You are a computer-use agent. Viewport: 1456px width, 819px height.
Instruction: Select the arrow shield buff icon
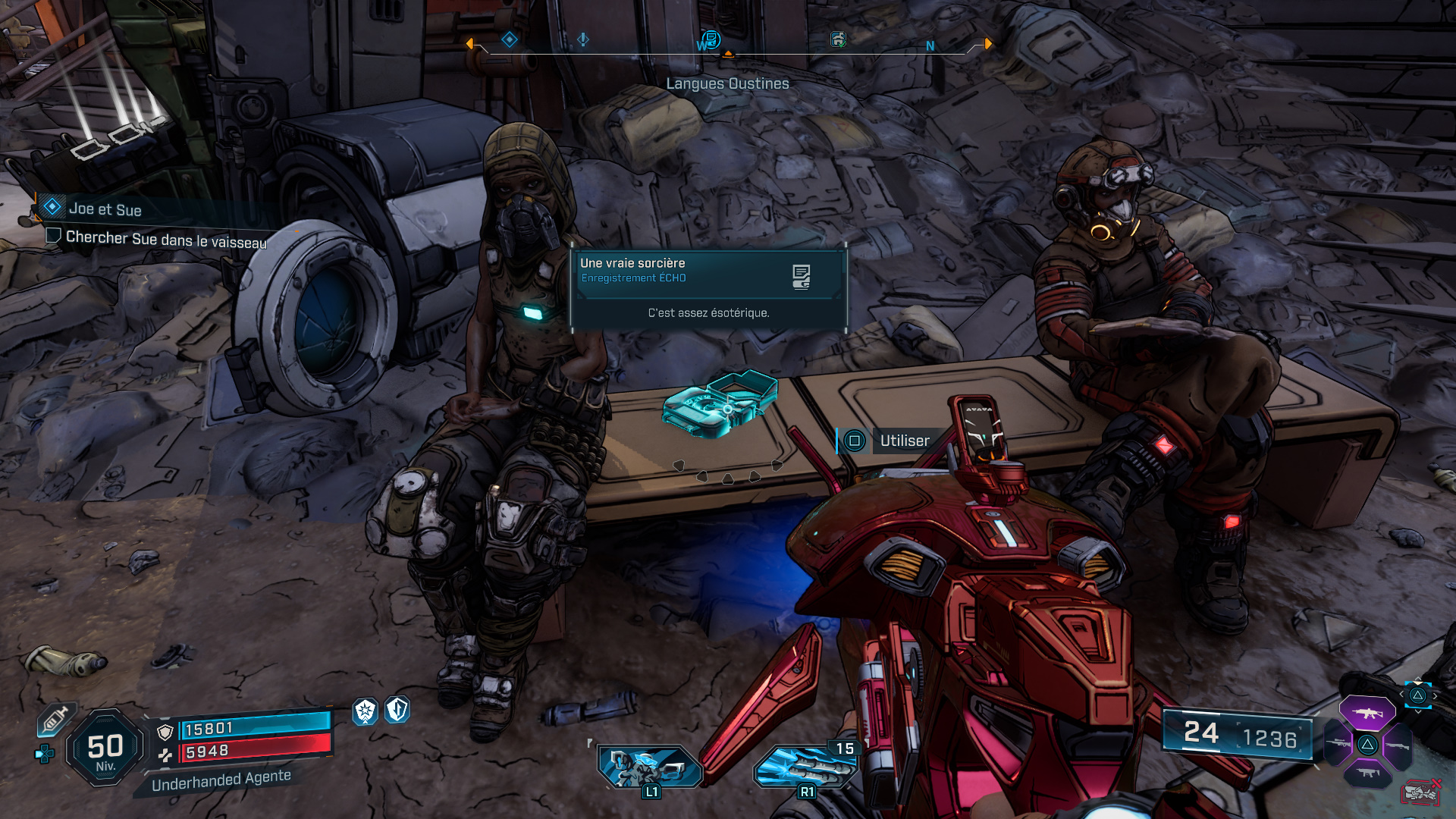[397, 710]
